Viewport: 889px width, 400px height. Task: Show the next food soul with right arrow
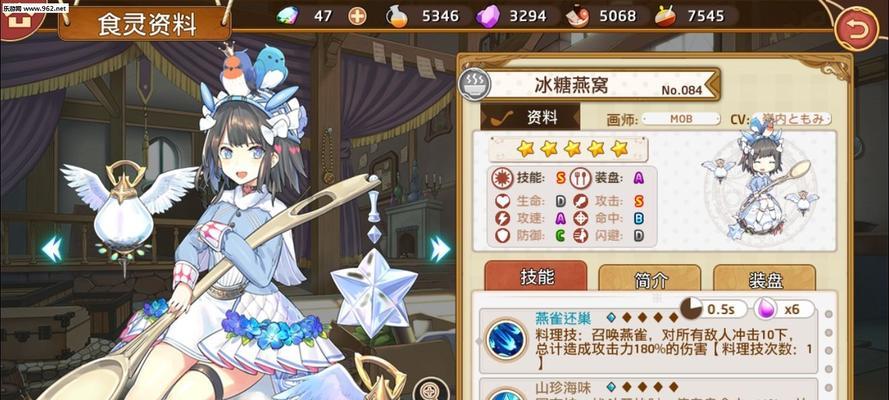[439, 248]
